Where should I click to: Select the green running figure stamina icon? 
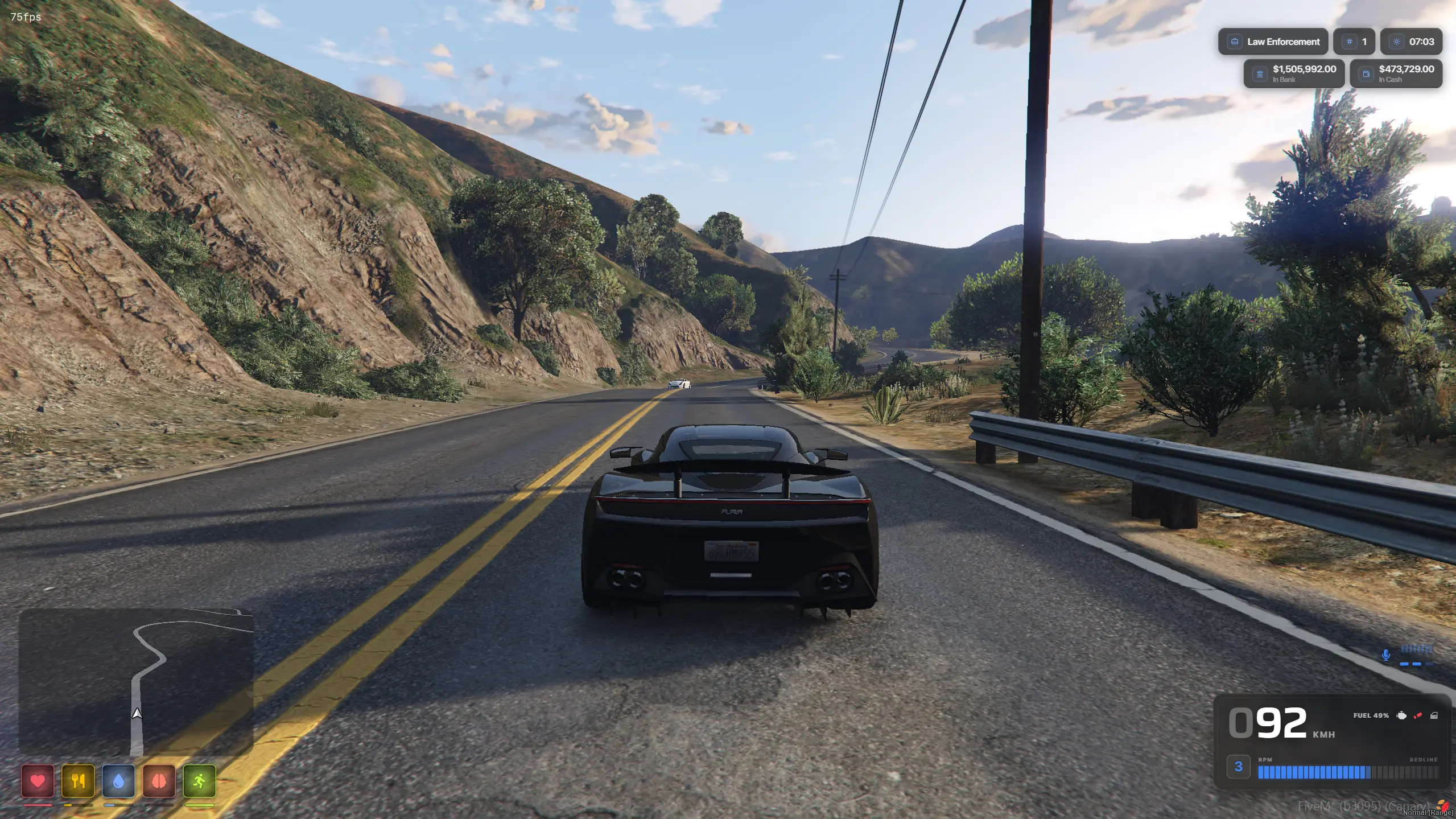(199, 781)
